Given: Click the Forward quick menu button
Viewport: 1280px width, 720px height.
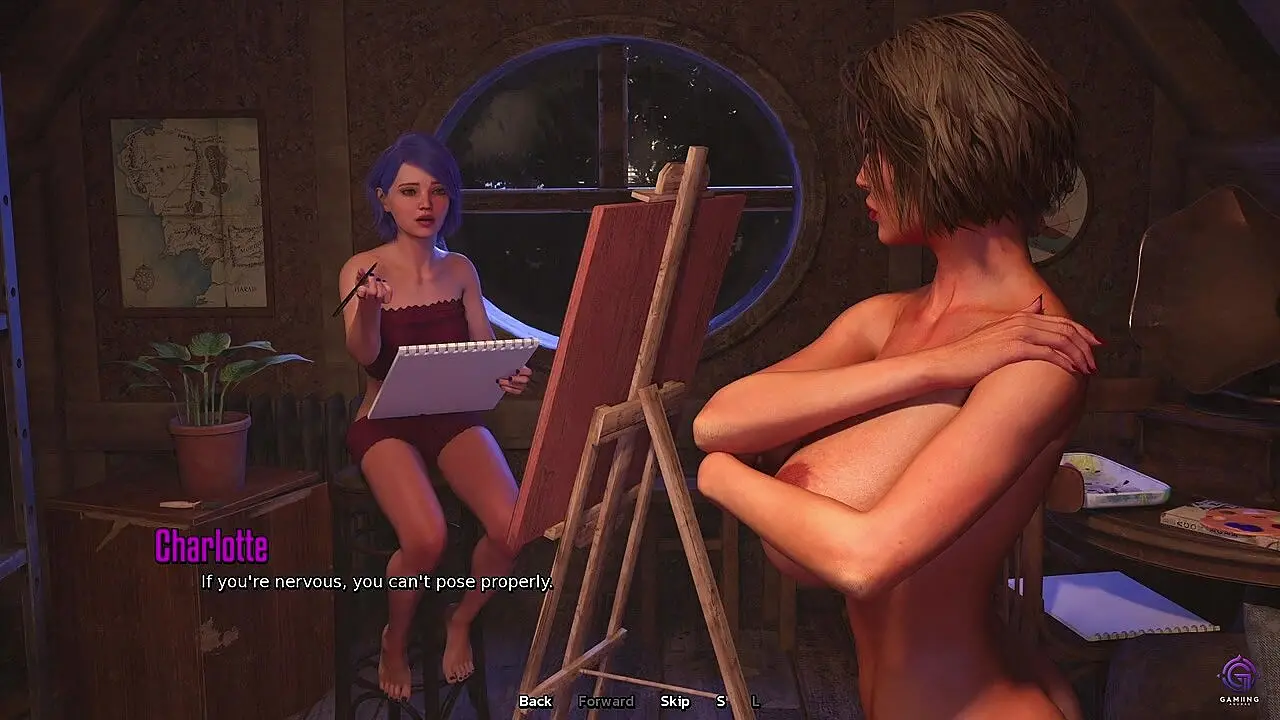Looking at the screenshot, I should tap(606, 701).
